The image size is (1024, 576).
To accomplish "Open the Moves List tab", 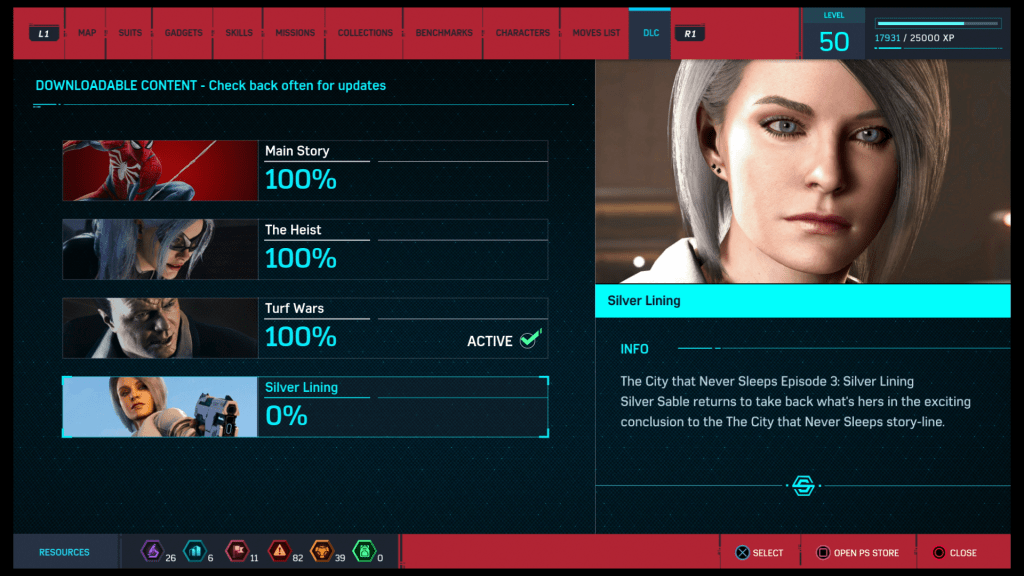I will (596, 33).
